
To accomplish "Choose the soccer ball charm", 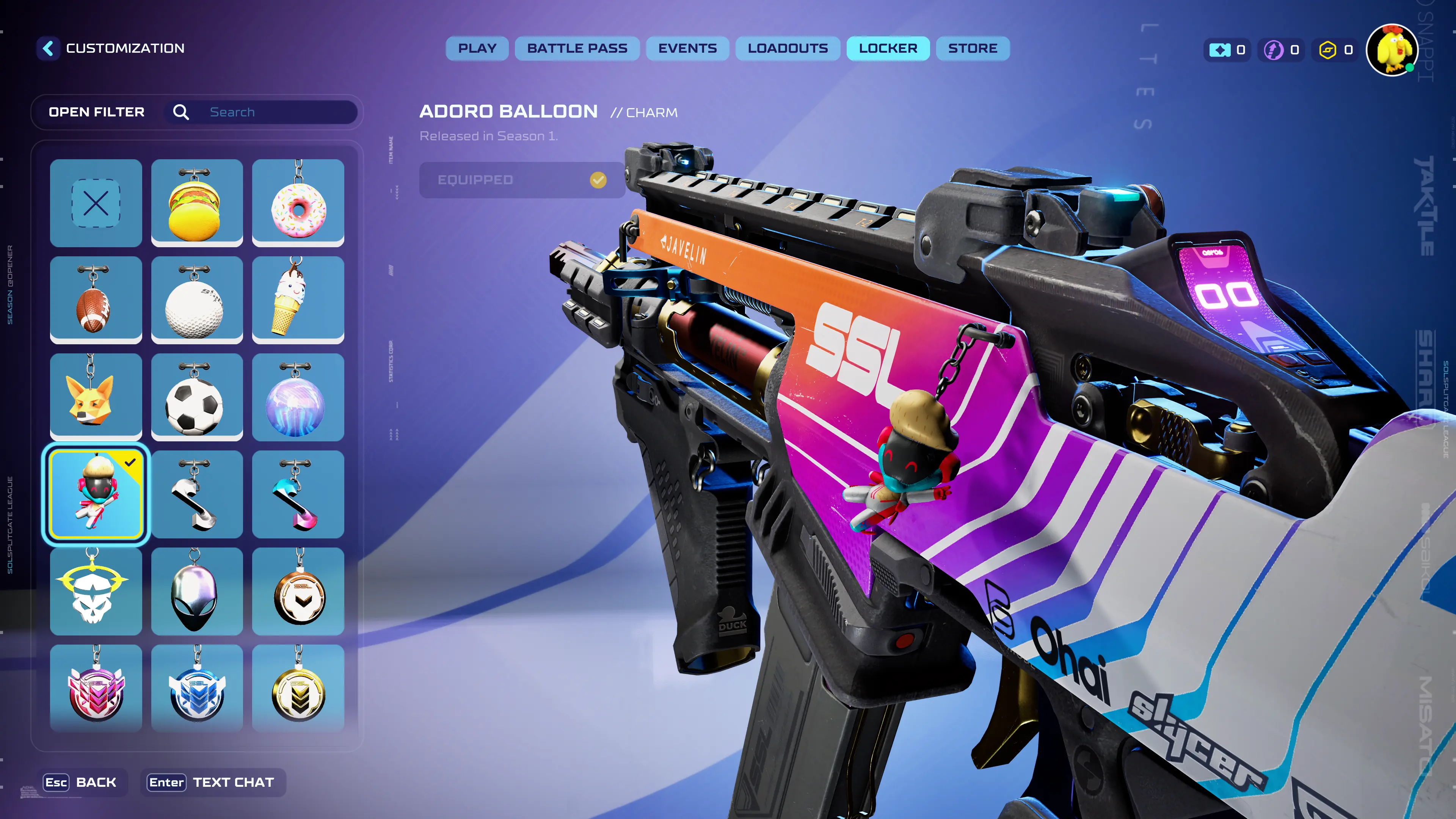I will [197, 397].
